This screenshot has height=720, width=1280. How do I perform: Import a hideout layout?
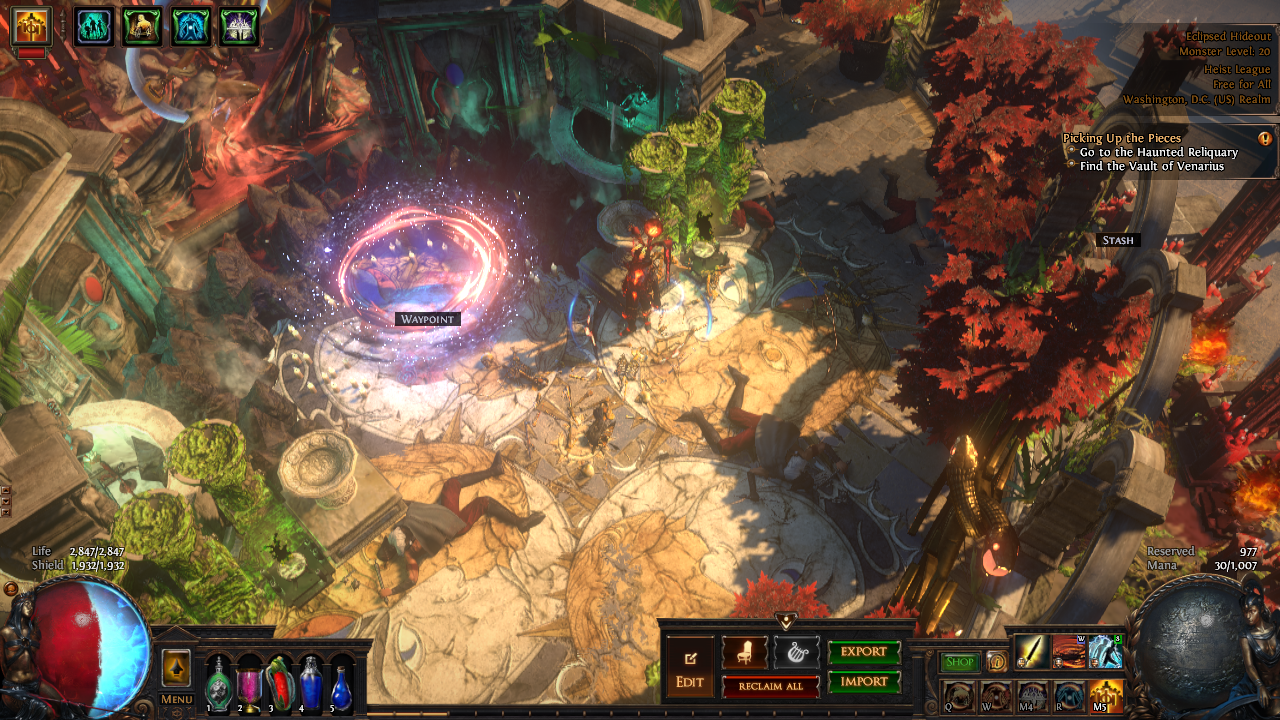pyautogui.click(x=864, y=682)
